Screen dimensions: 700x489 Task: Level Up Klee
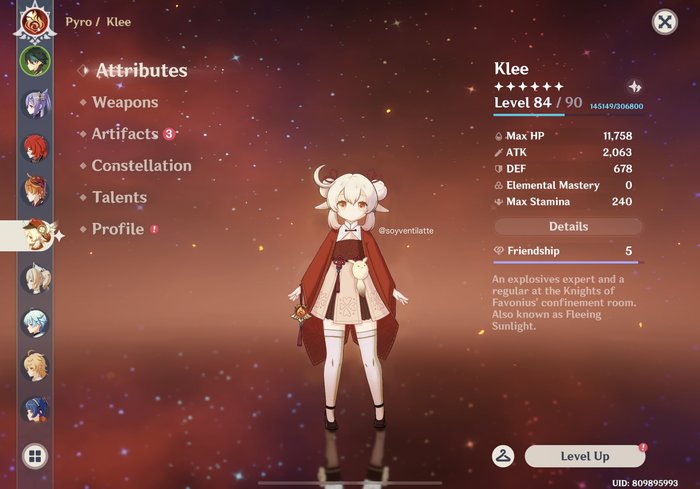click(x=584, y=456)
